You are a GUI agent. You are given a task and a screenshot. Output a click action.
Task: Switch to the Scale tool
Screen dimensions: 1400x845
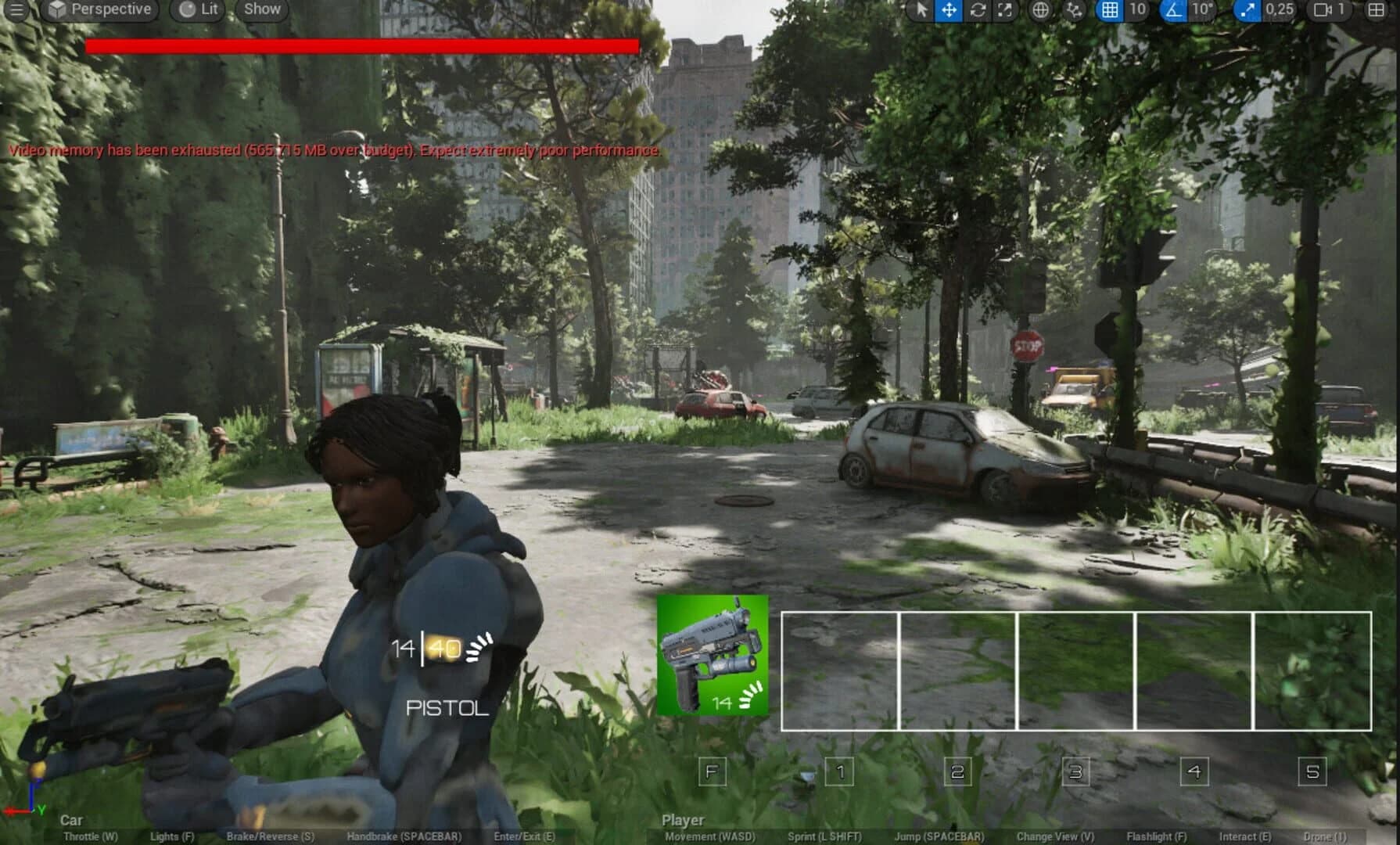1005,11
